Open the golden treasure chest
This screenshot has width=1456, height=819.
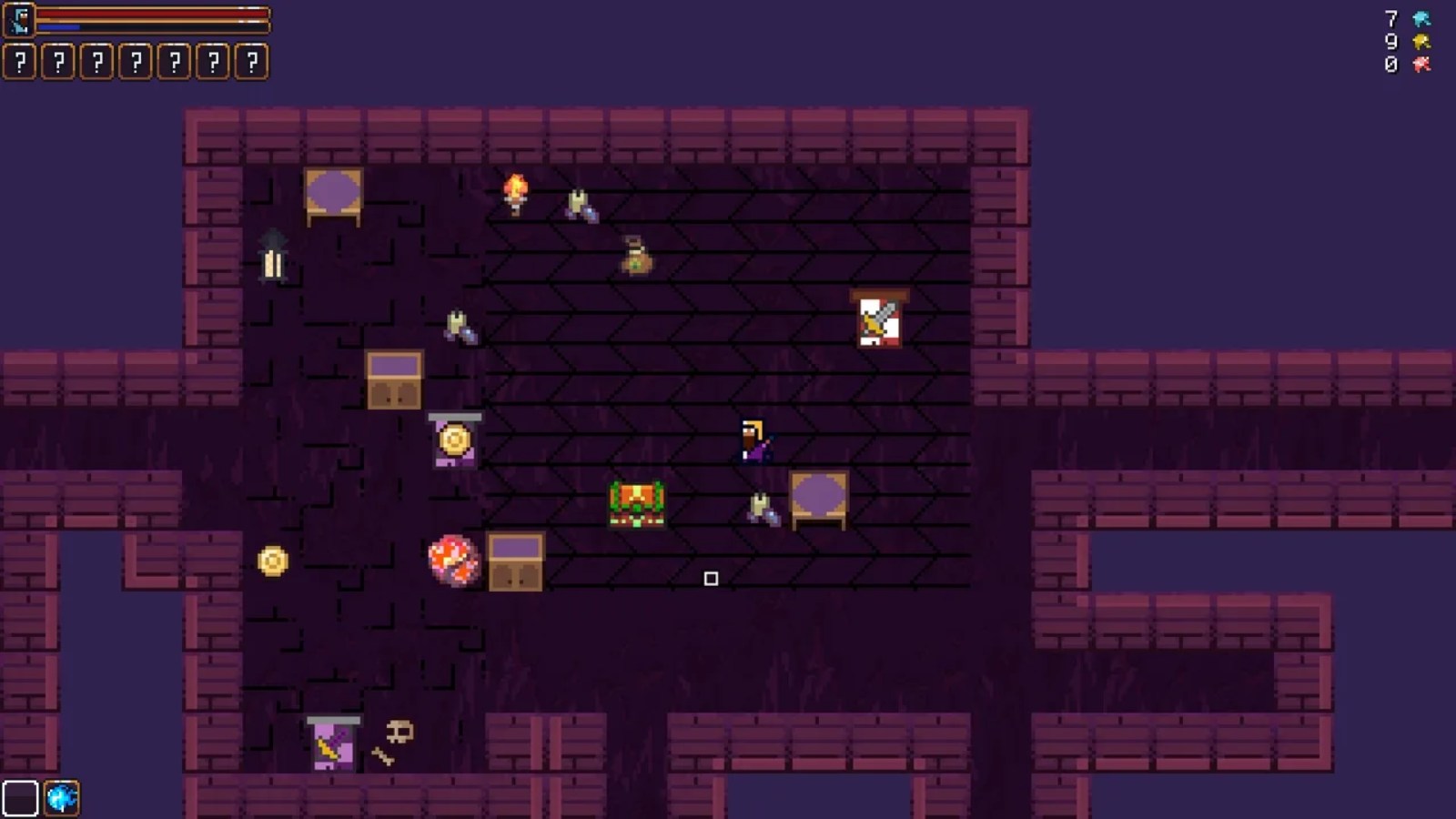coord(636,501)
